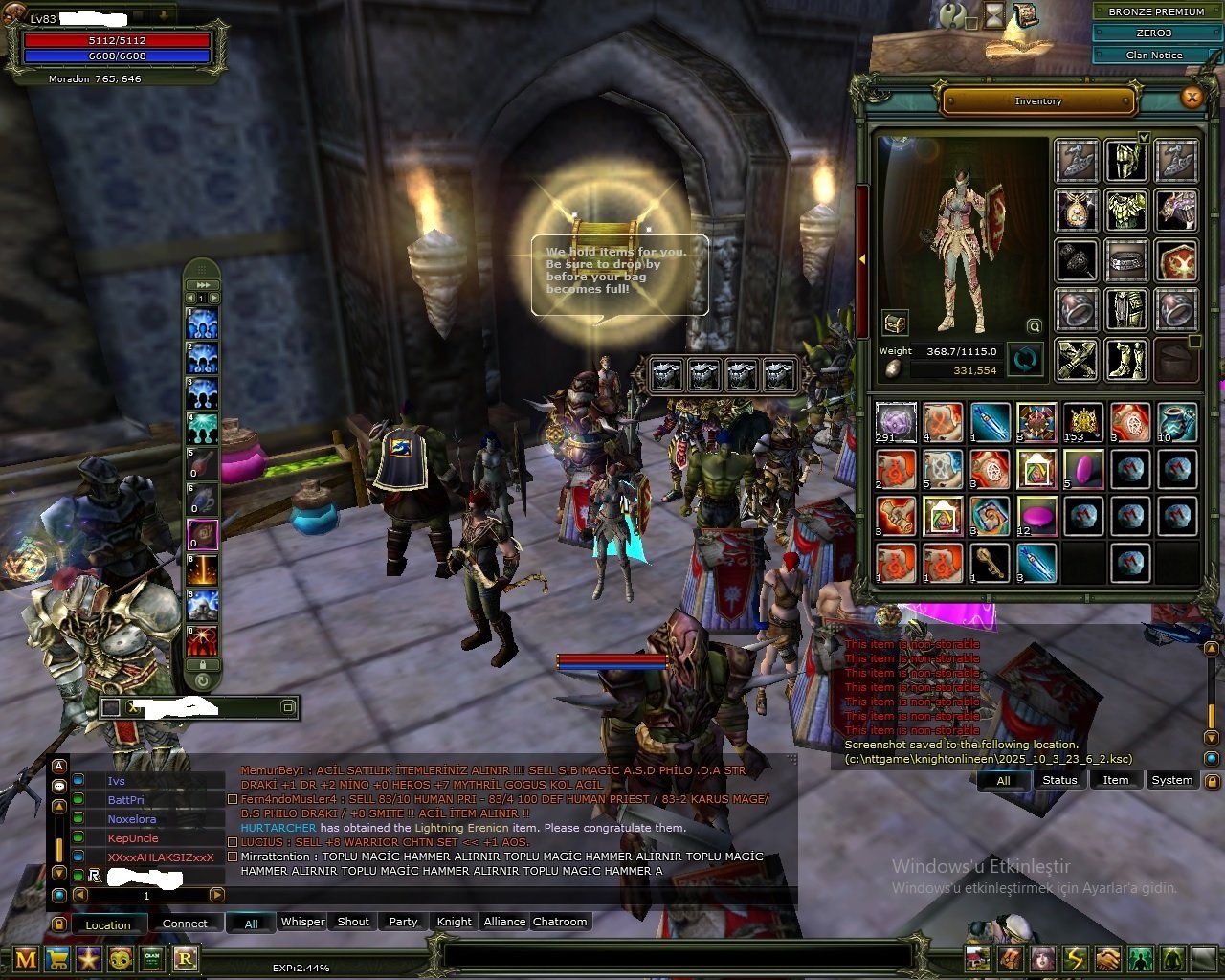Open the Party chat tab
The height and width of the screenshot is (980, 1225).
(403, 922)
